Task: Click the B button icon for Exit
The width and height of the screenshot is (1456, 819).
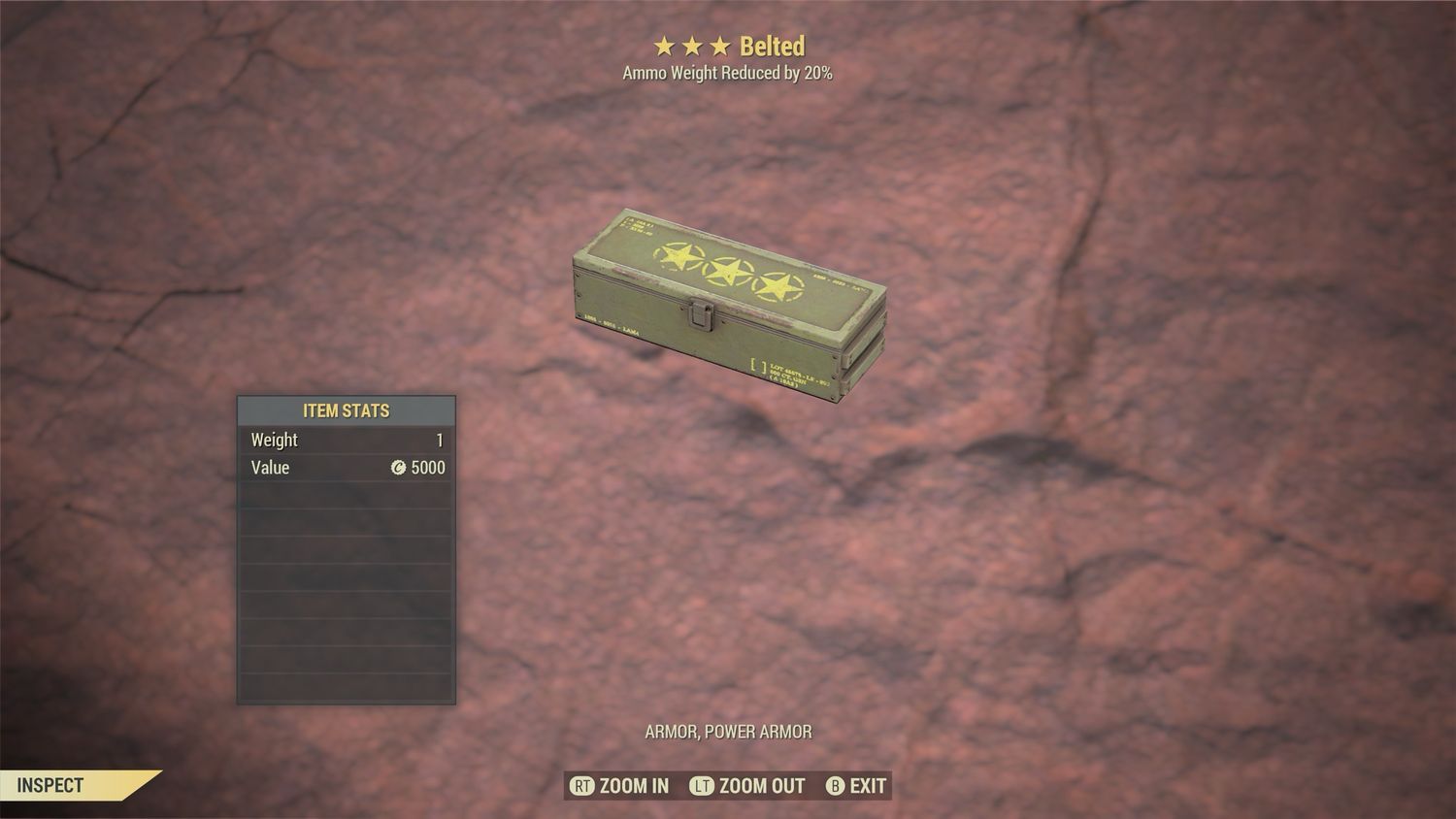Action: pos(836,786)
